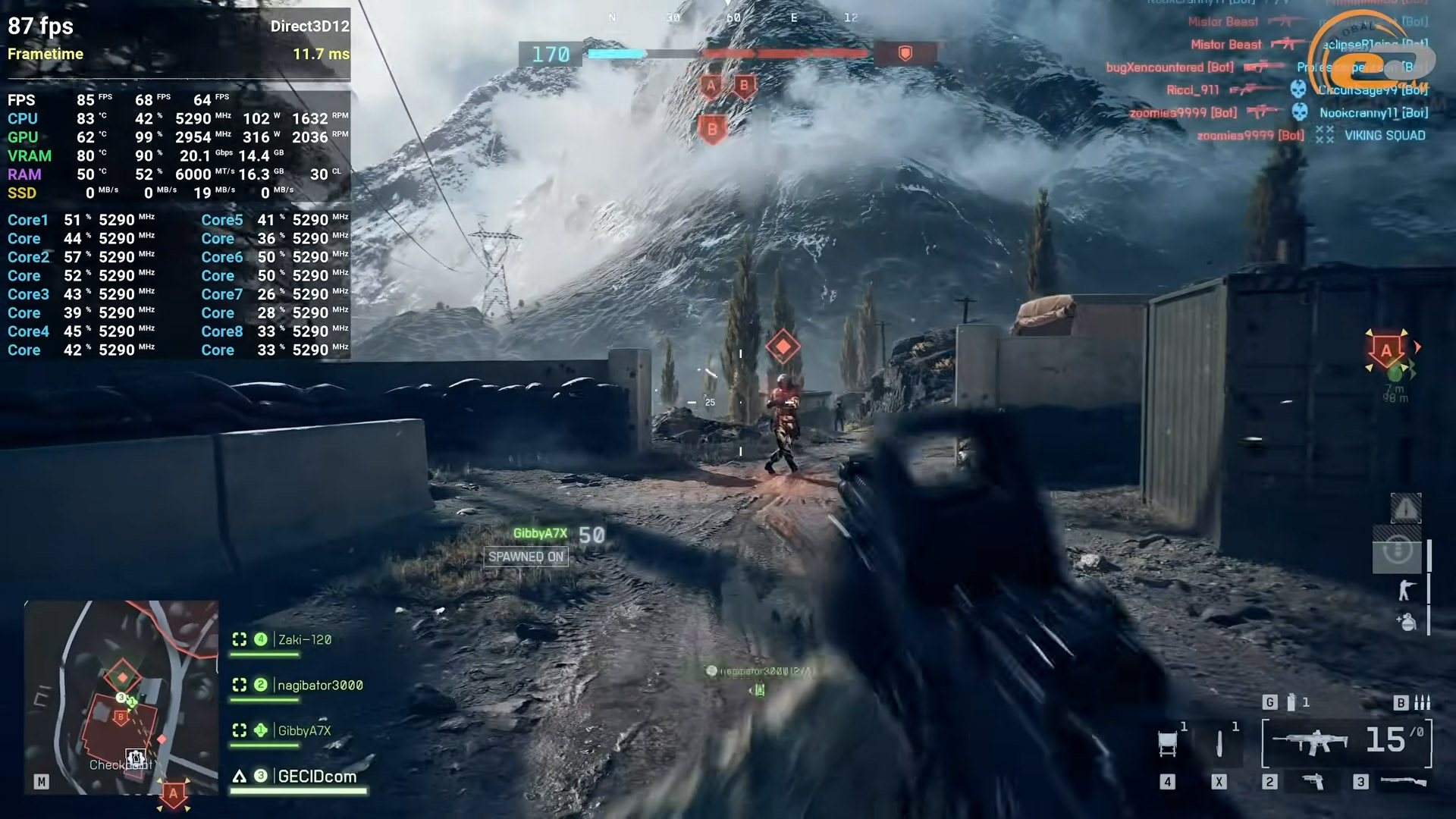Screen dimensions: 1456x819
Task: Click the grenade resupply icon
Action: click(x=1407, y=622)
